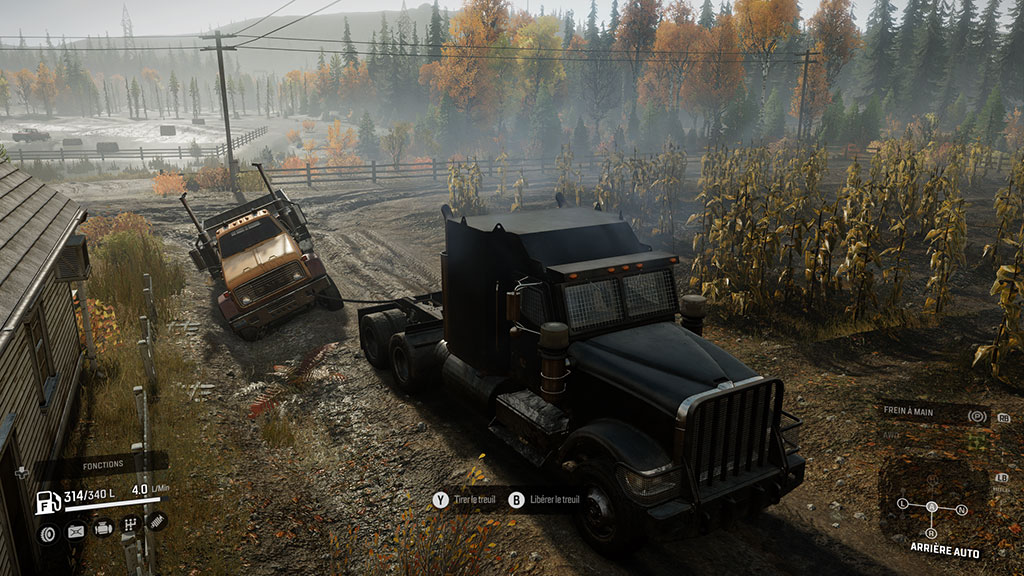Image resolution: width=1024 pixels, height=576 pixels.
Task: Select the engine status icon
Action: point(103,529)
